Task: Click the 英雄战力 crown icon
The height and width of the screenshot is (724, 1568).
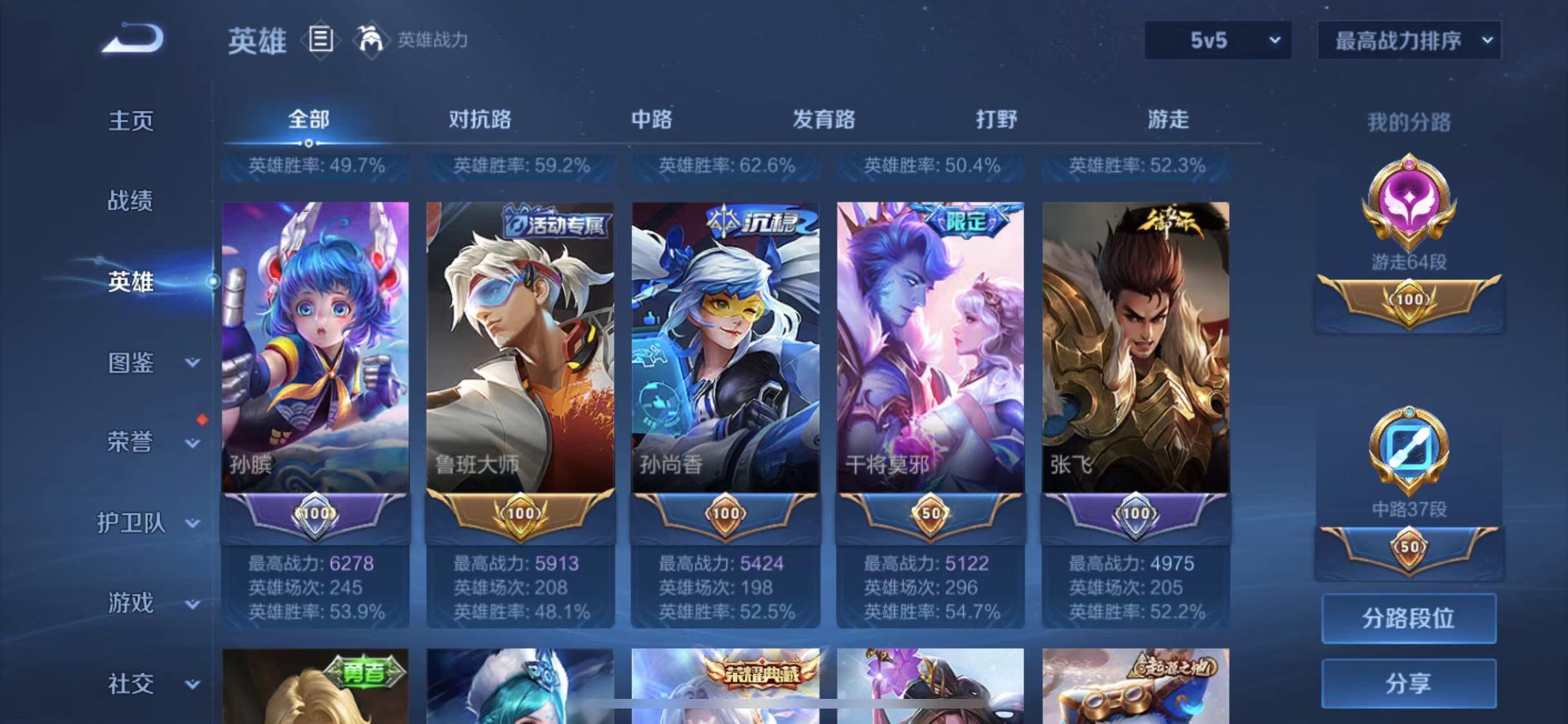Action: point(371,41)
